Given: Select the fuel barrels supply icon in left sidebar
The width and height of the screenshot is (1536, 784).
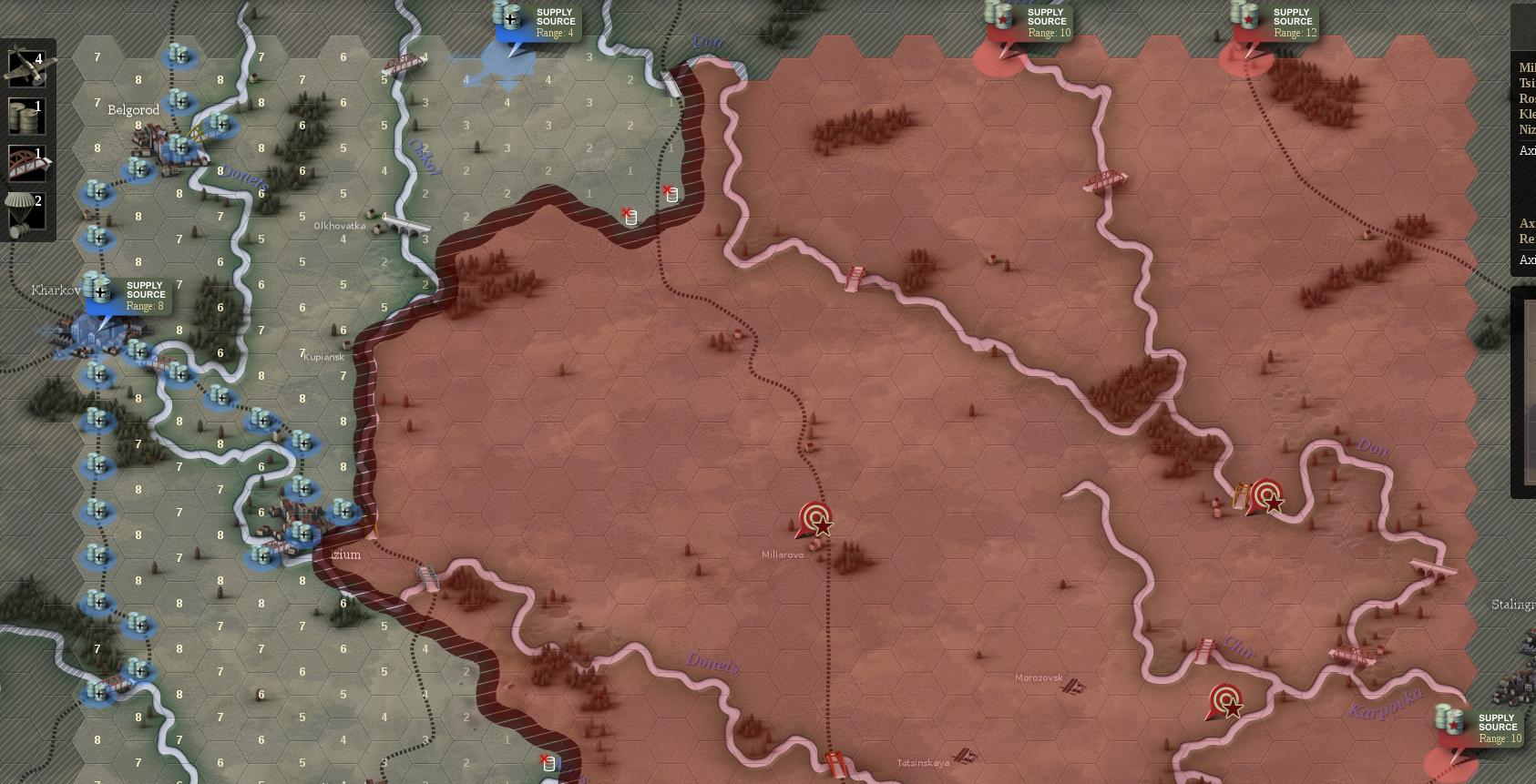Looking at the screenshot, I should pyautogui.click(x=27, y=117).
